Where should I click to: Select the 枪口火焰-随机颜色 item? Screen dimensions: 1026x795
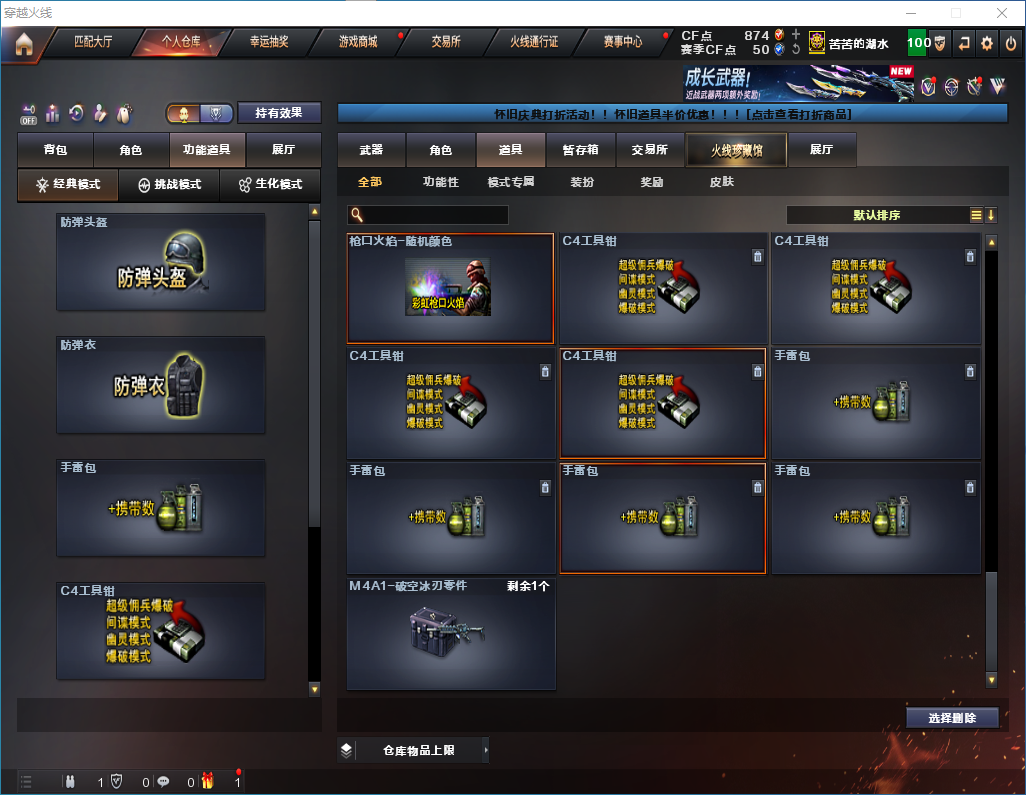(450, 288)
